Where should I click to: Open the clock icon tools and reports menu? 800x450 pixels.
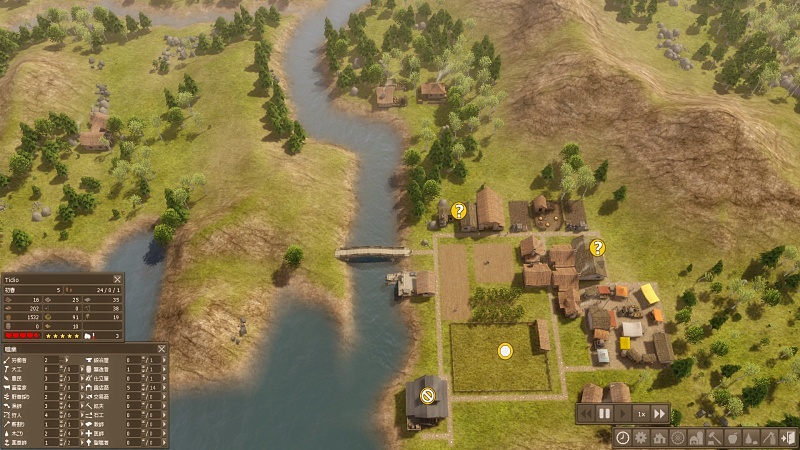coord(623,438)
